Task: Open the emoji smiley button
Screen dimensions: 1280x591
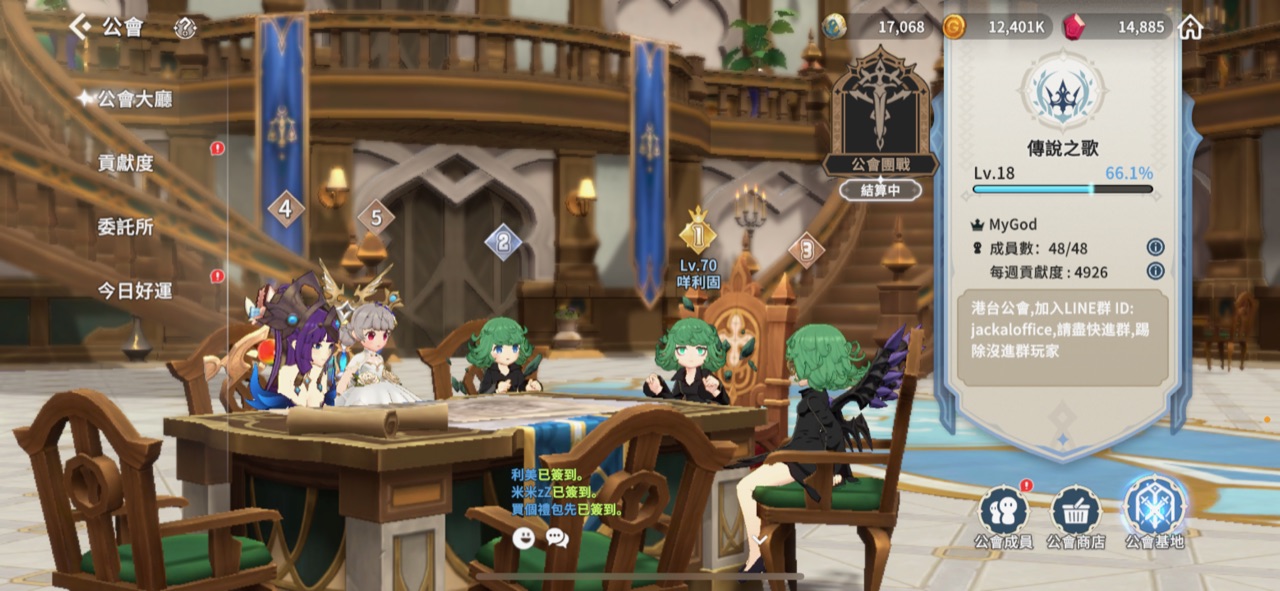Action: pyautogui.click(x=523, y=538)
